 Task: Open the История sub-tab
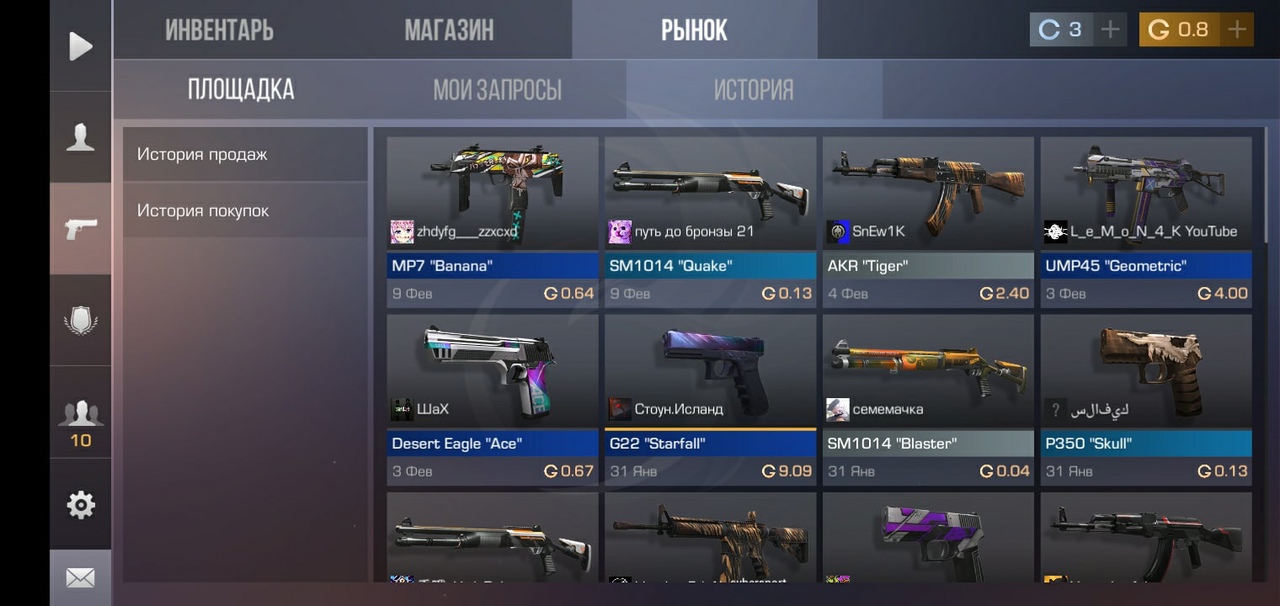[753, 90]
